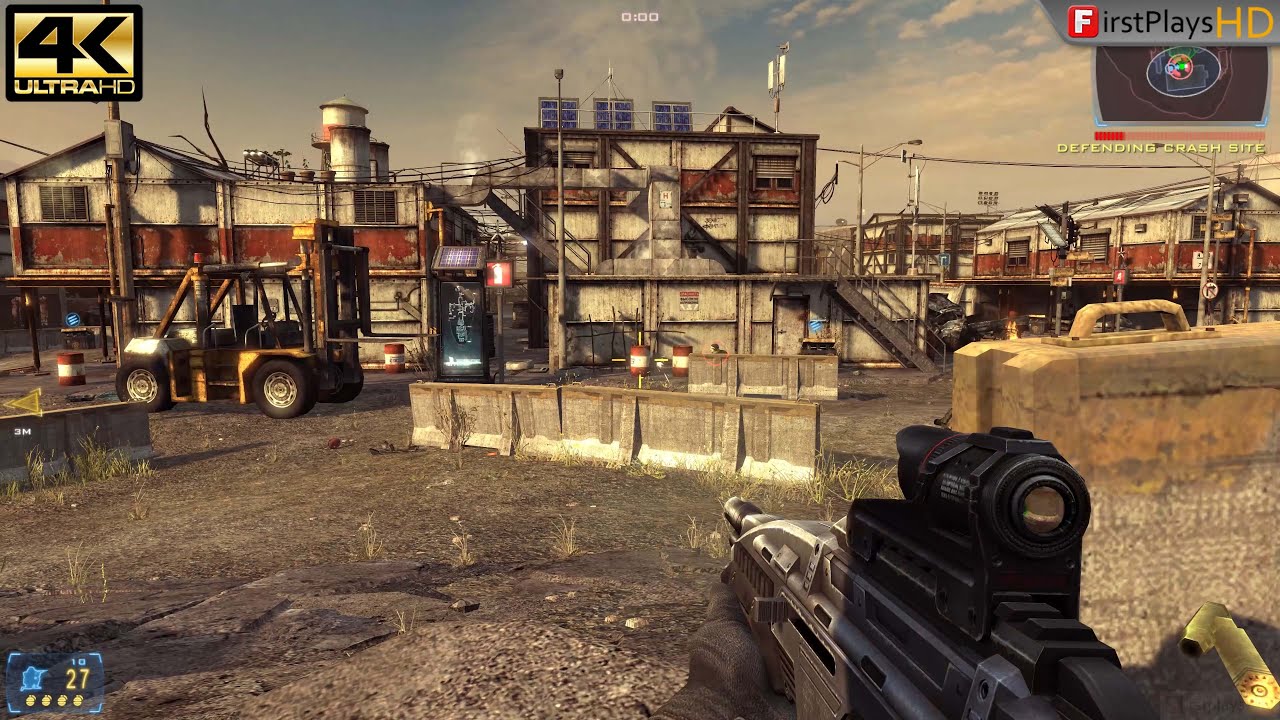Select the DEFENDING CRASH SITE objective label

pos(1164,146)
